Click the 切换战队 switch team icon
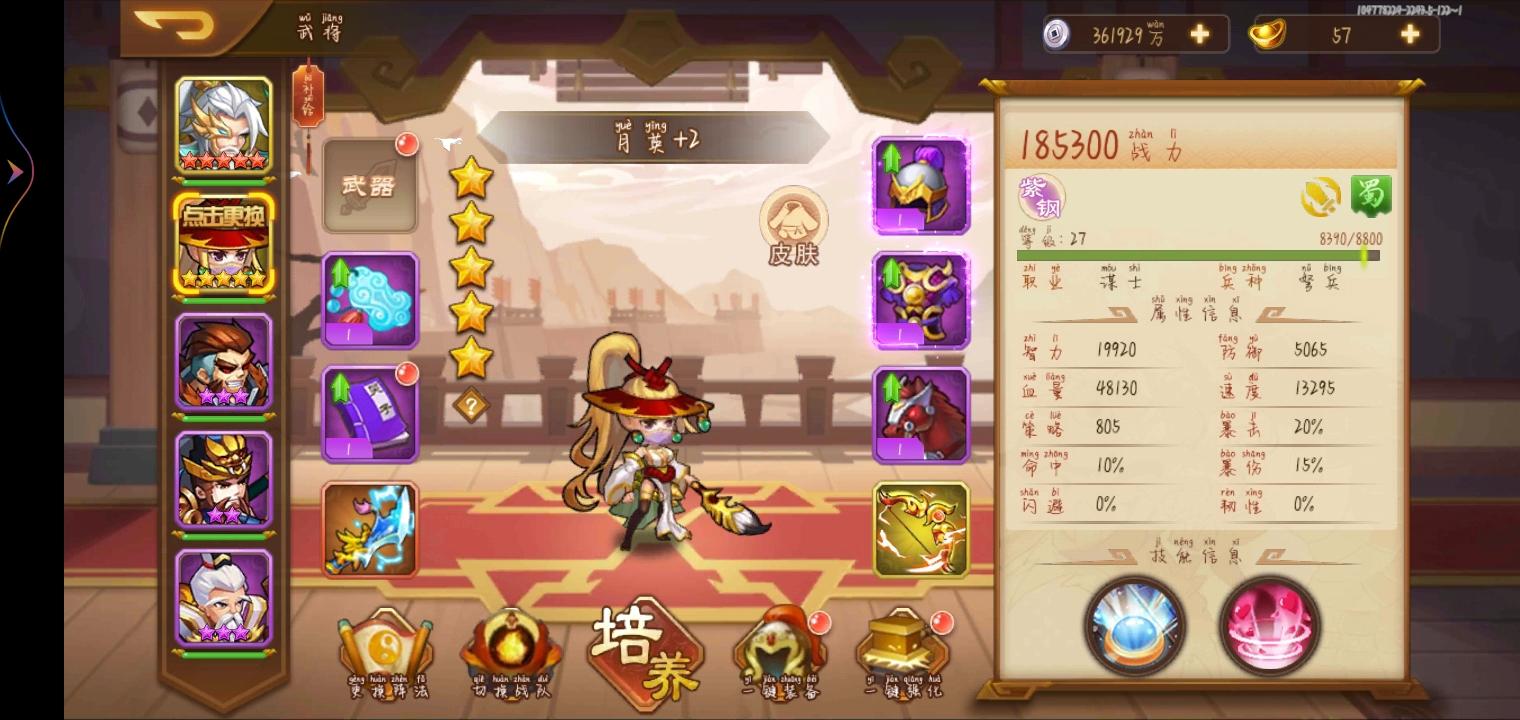The height and width of the screenshot is (720, 1520). pyautogui.click(x=512, y=650)
